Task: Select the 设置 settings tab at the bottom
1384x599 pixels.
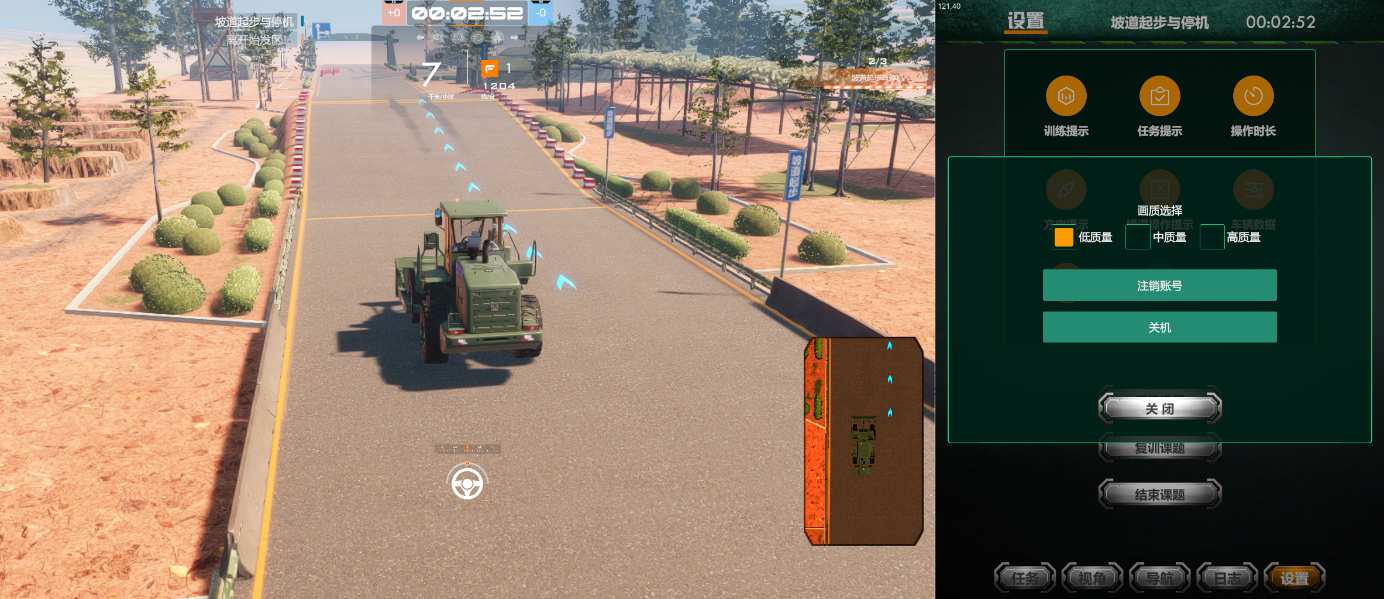Action: [1295, 578]
